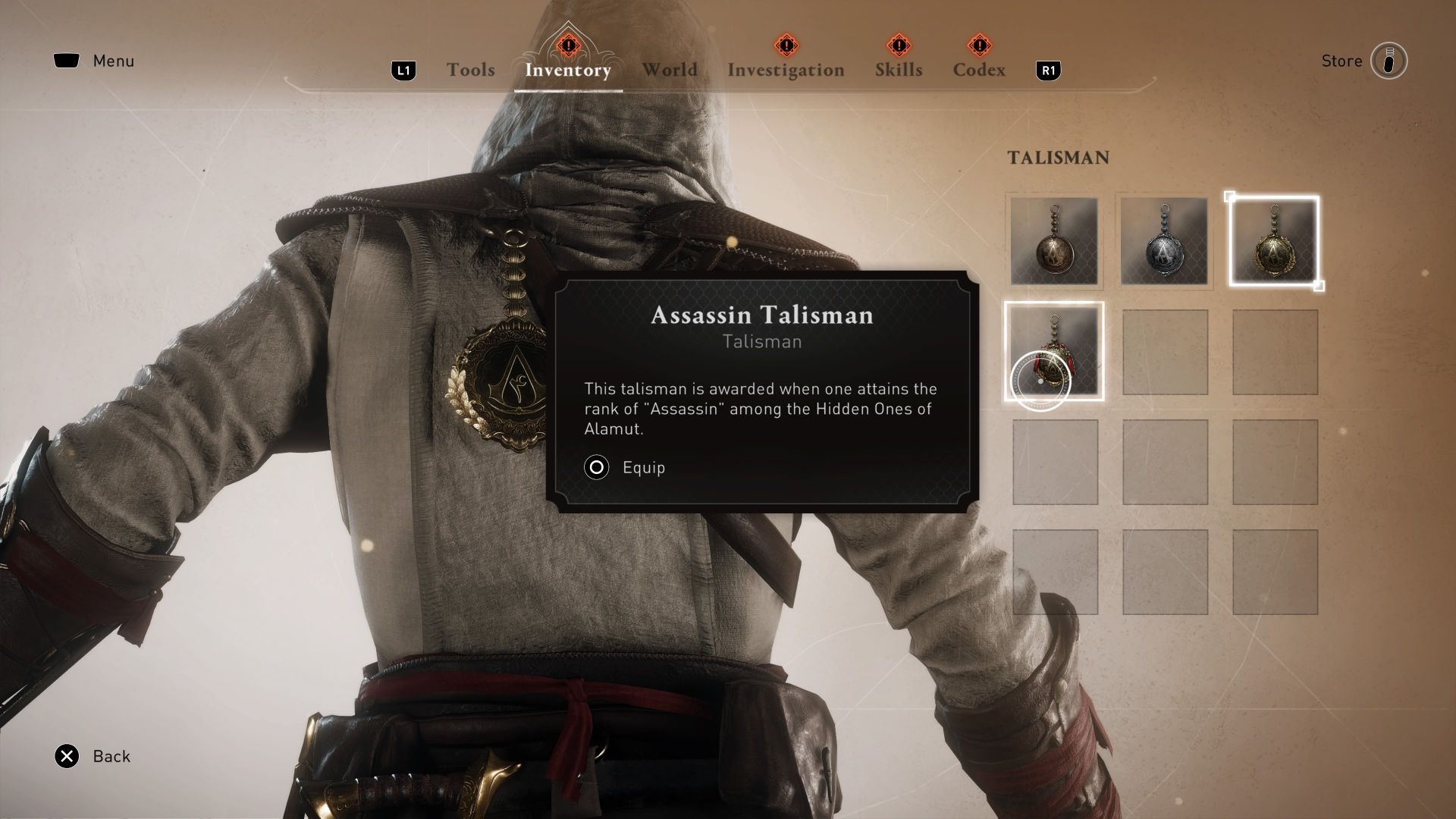Open the Tools tab
1456x819 pixels.
click(470, 70)
